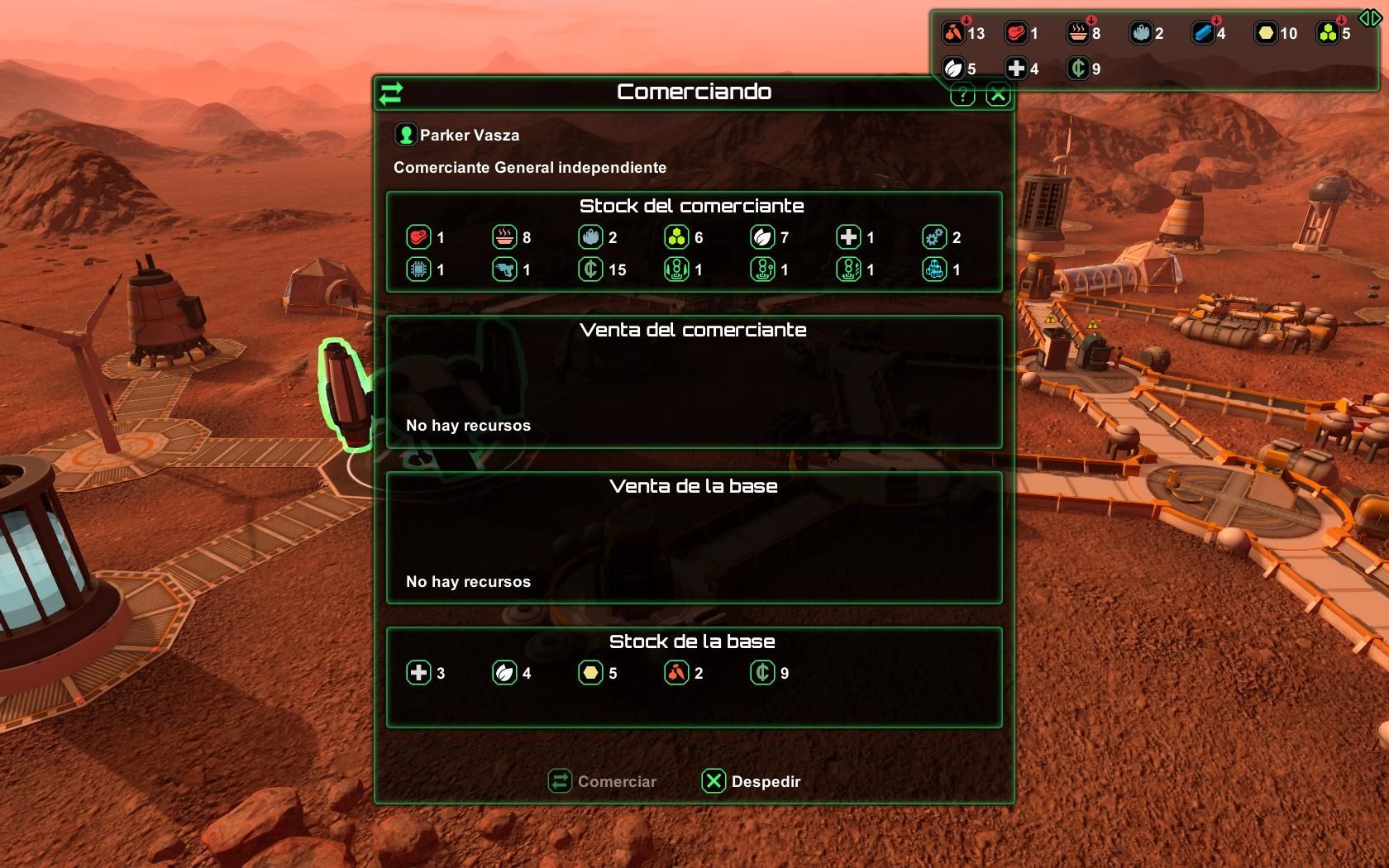Offer the base's yellow starch hexagon
Image resolution: width=1389 pixels, height=868 pixels.
point(591,673)
